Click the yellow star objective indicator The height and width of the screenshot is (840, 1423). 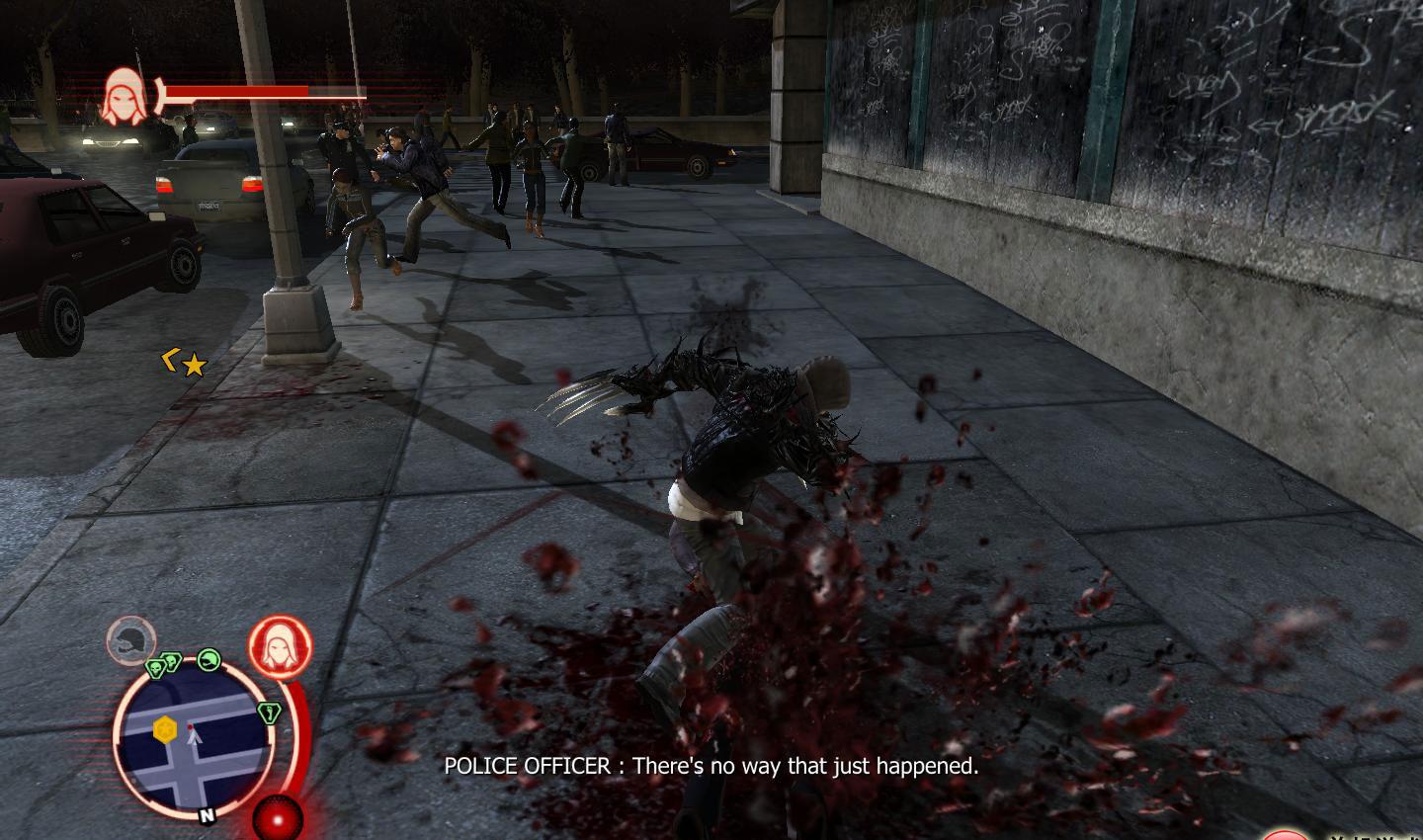click(x=195, y=366)
